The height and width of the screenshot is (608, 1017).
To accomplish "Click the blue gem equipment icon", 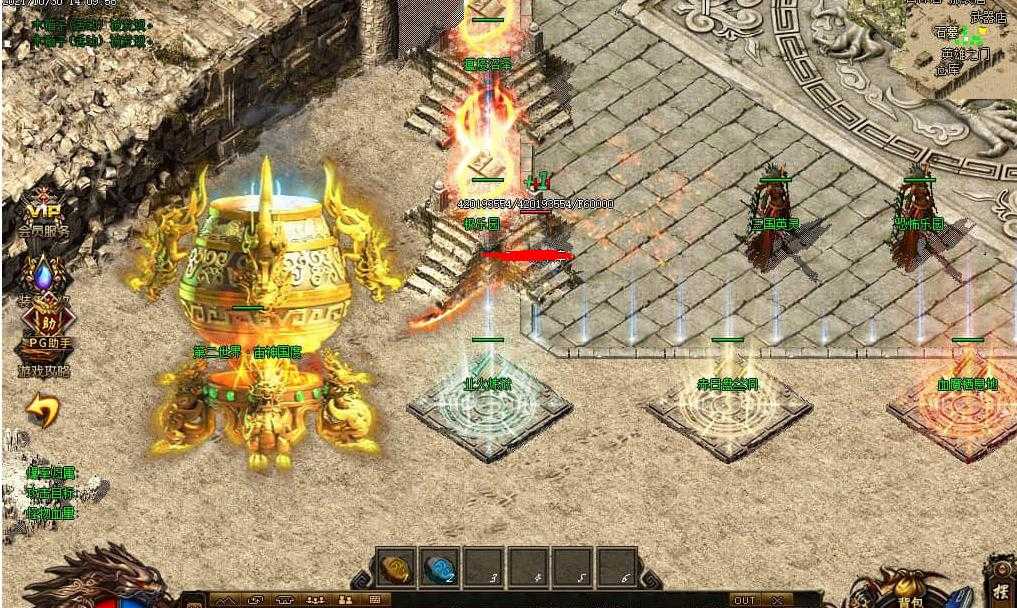I will (x=42, y=275).
